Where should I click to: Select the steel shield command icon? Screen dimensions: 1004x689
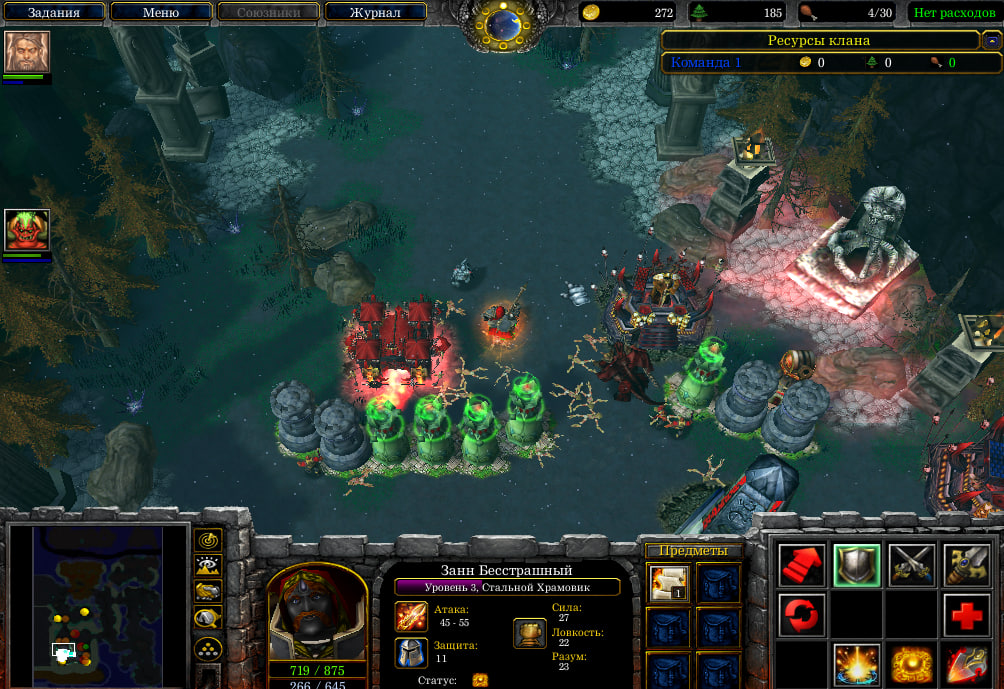pyautogui.click(x=857, y=565)
